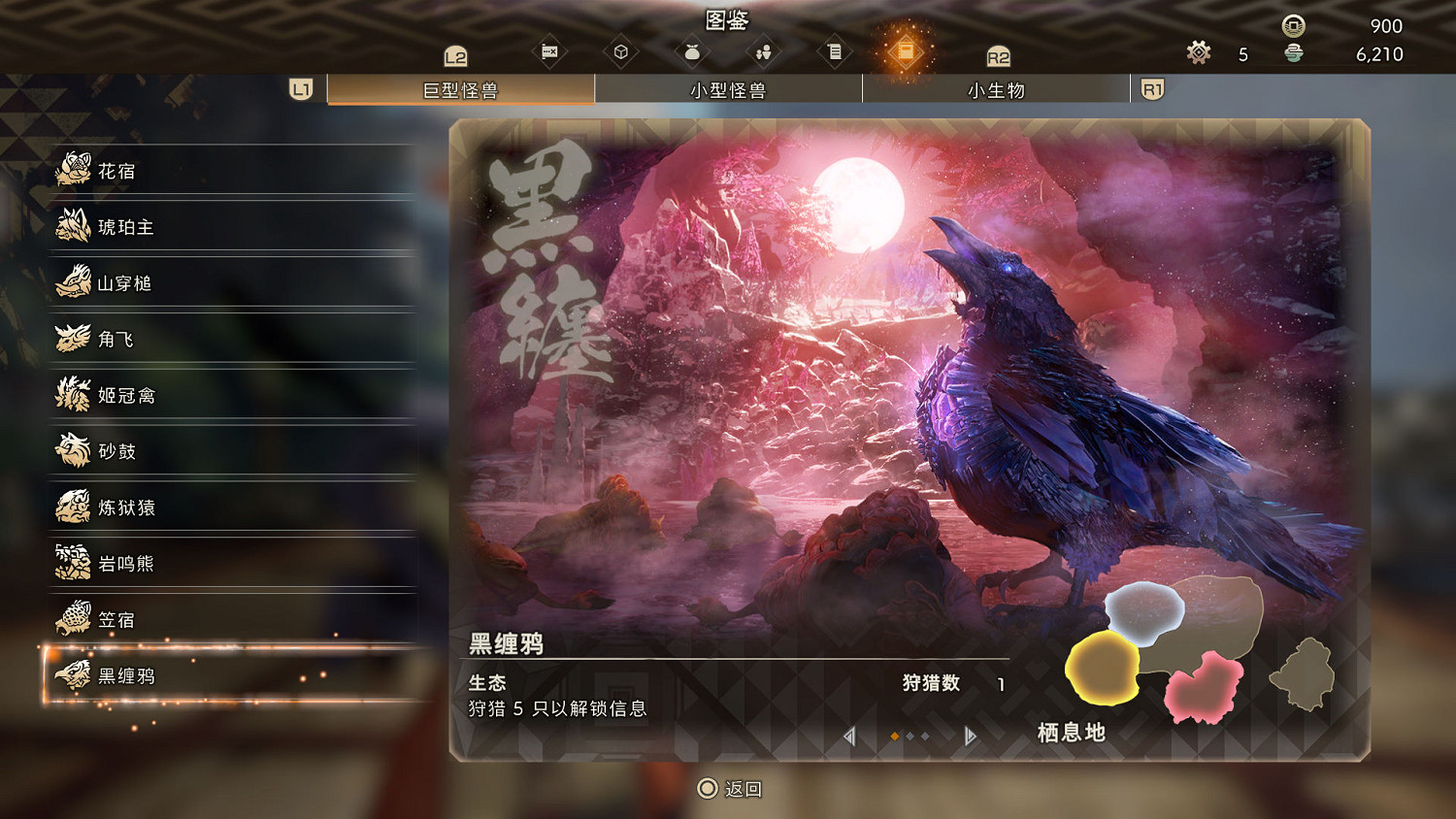Click the two-person party icon at top
Image resolution: width=1456 pixels, height=819 pixels.
tap(763, 49)
